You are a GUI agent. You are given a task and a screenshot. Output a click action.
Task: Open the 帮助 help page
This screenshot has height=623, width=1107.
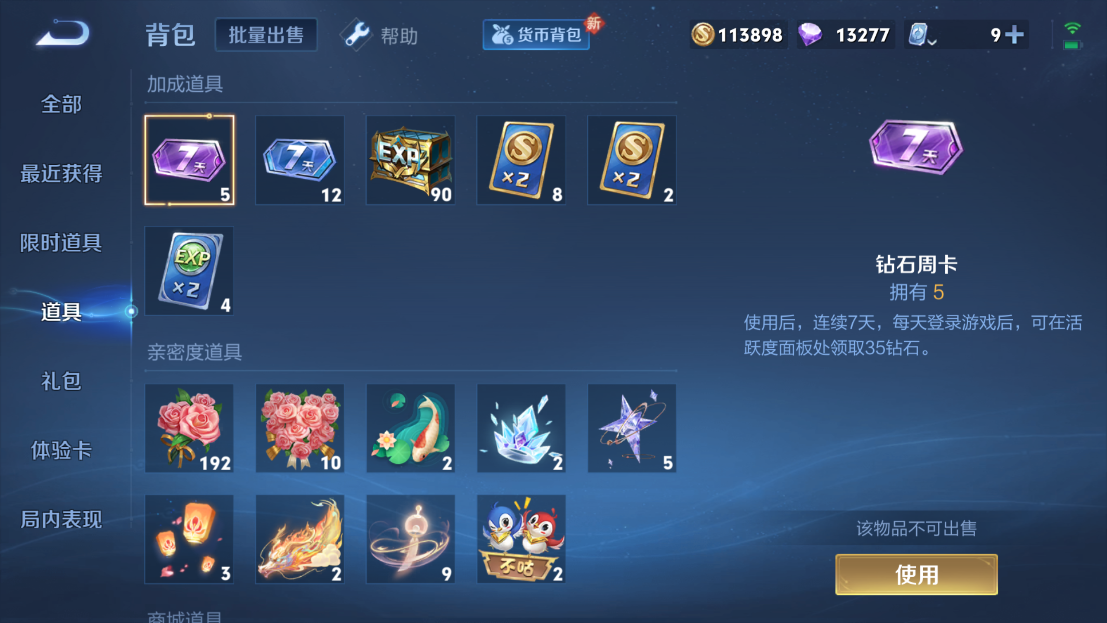pos(380,36)
